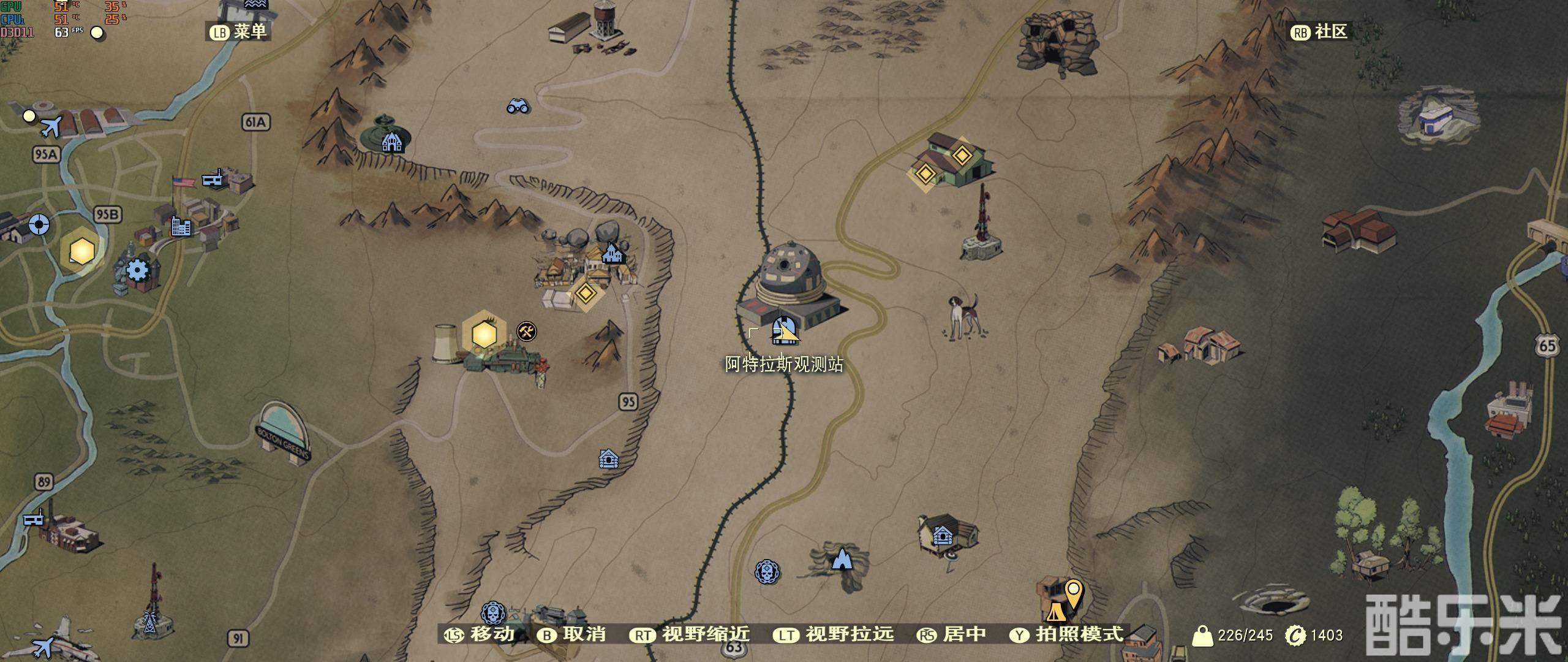
Task: Click the yellow hexagon event near route 95B
Action: 81,251
